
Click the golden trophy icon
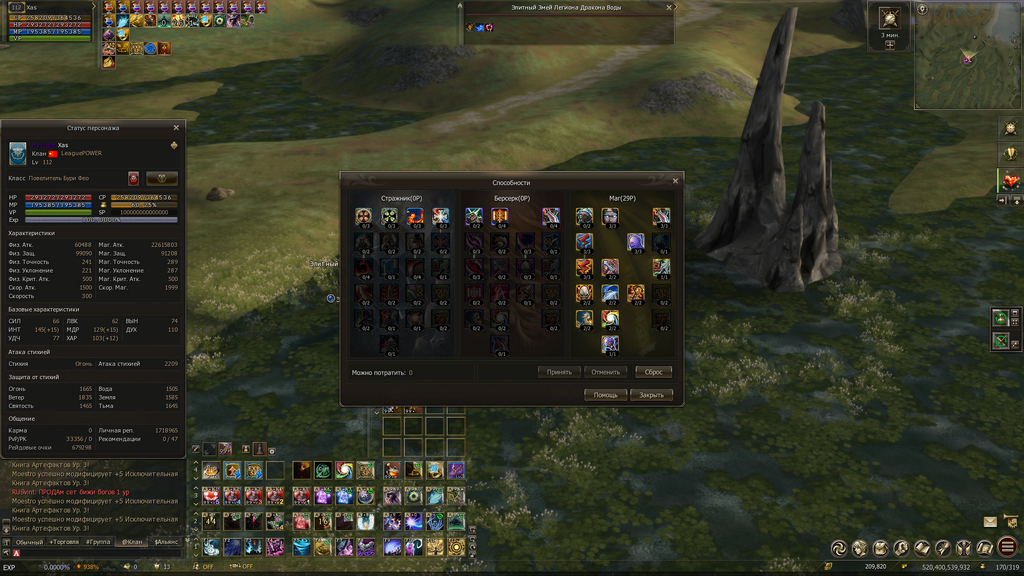pyautogui.click(x=1009, y=154)
